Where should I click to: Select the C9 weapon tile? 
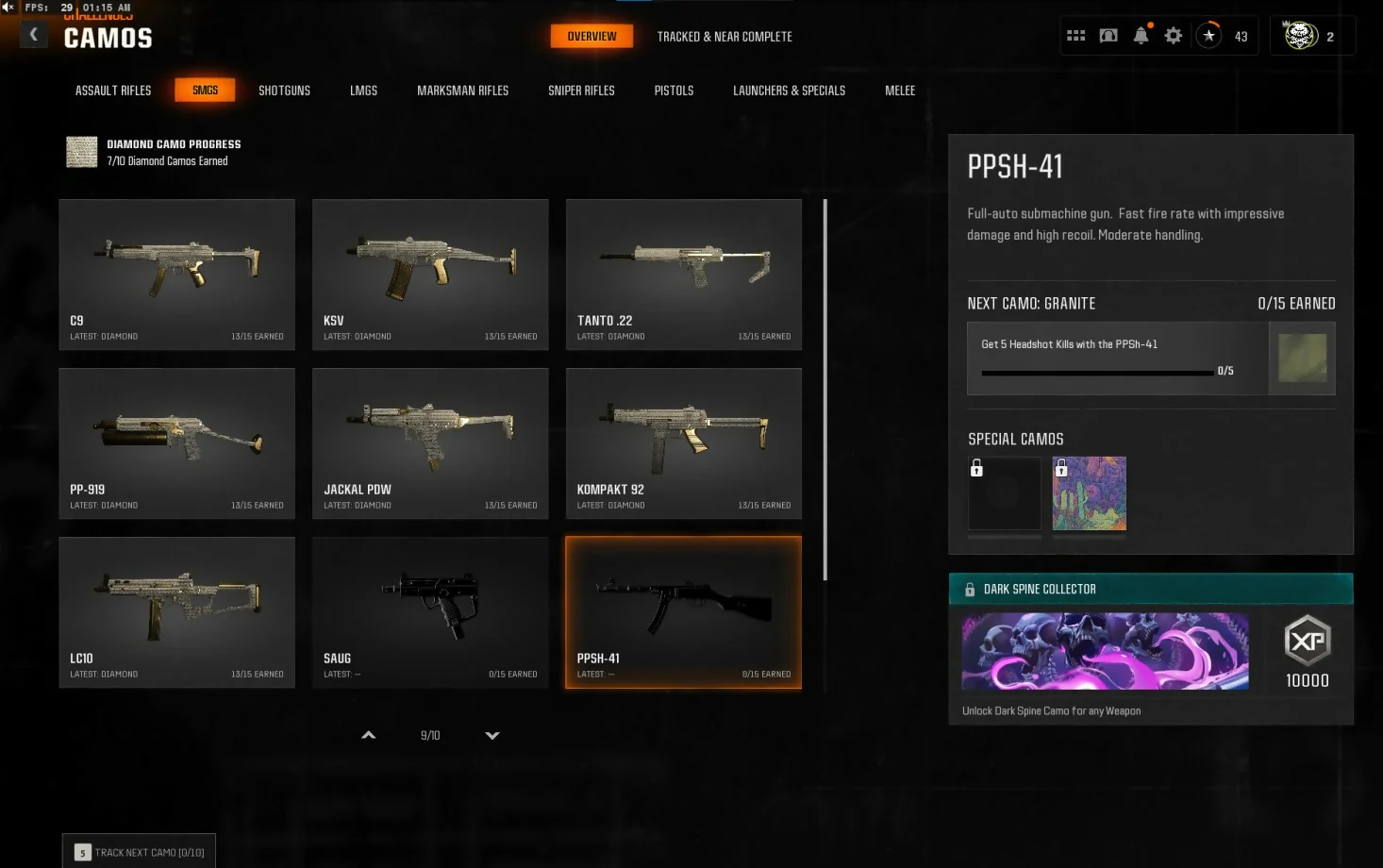pos(176,274)
